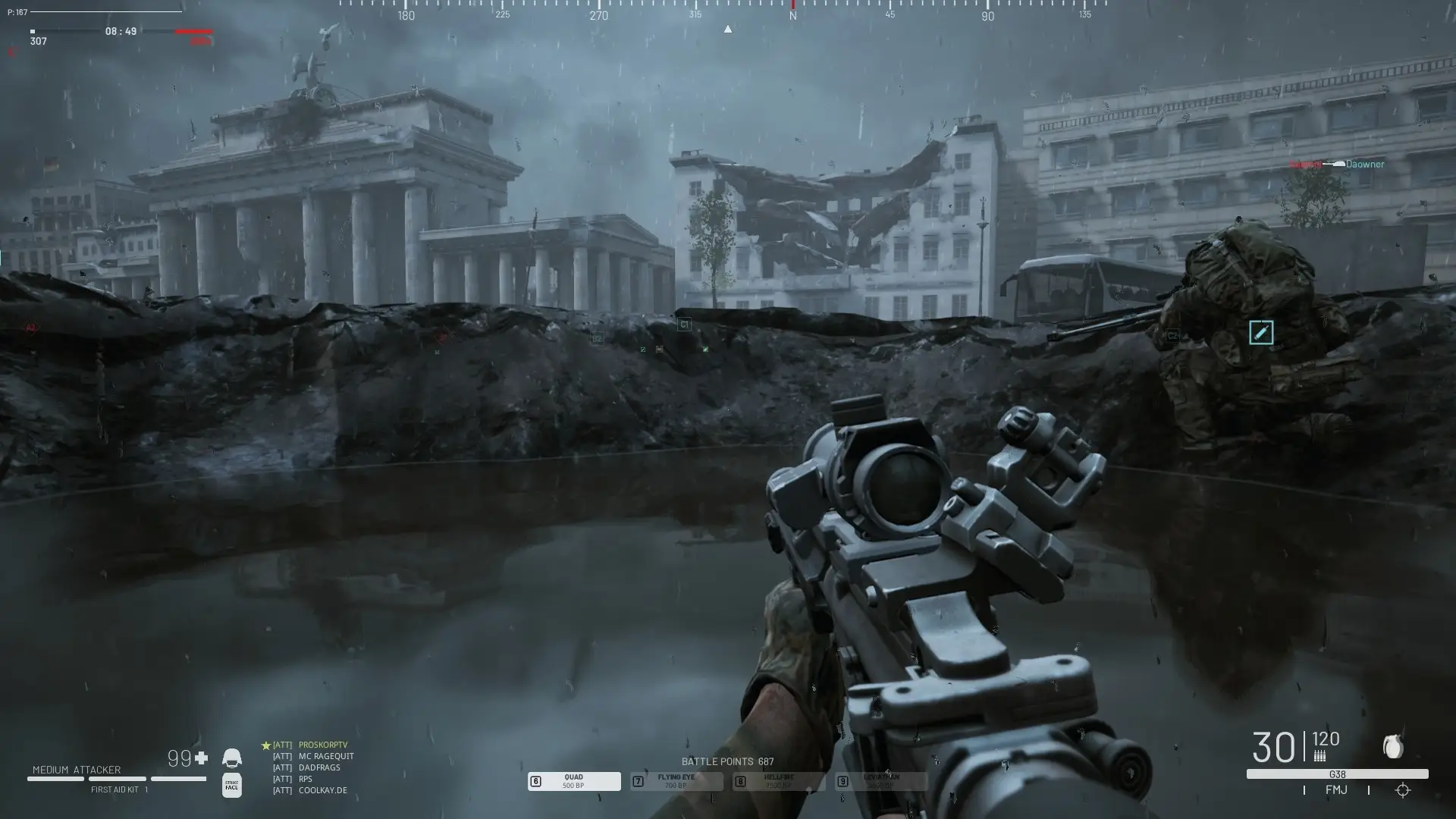
Task: Click the crosshair fire-mode icon
Action: coord(1402,790)
